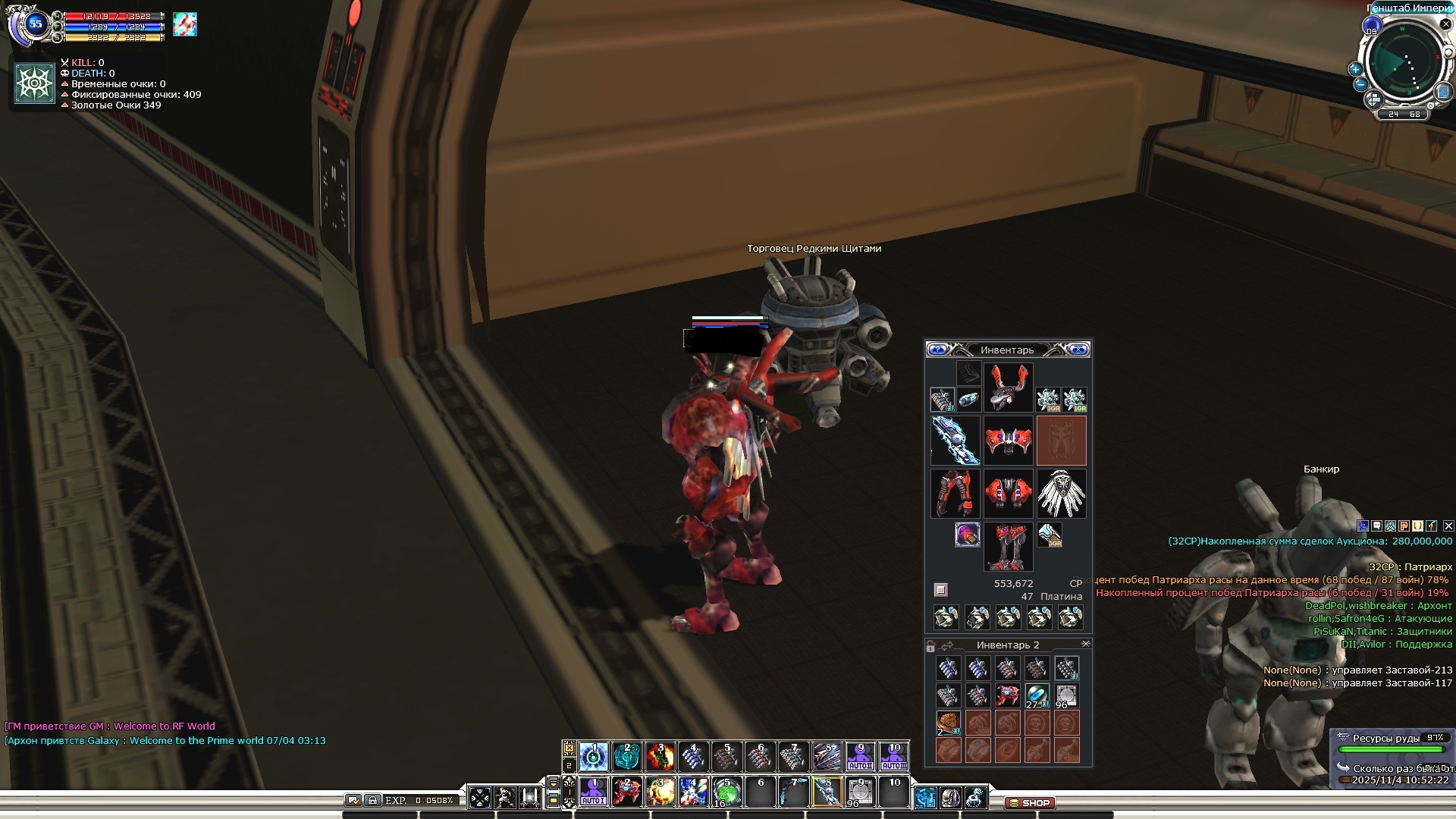Select the equipped red horned helmet
Image resolution: width=1456 pixels, height=819 pixels.
(1008, 387)
